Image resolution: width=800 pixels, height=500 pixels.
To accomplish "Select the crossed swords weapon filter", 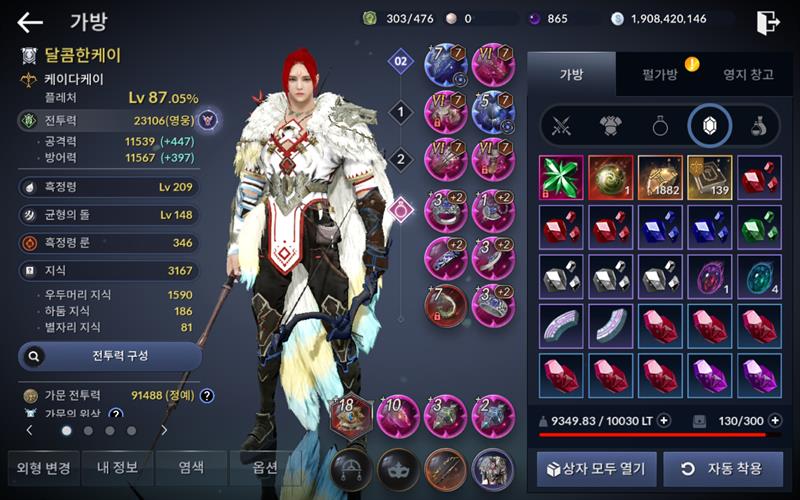I will pos(562,126).
